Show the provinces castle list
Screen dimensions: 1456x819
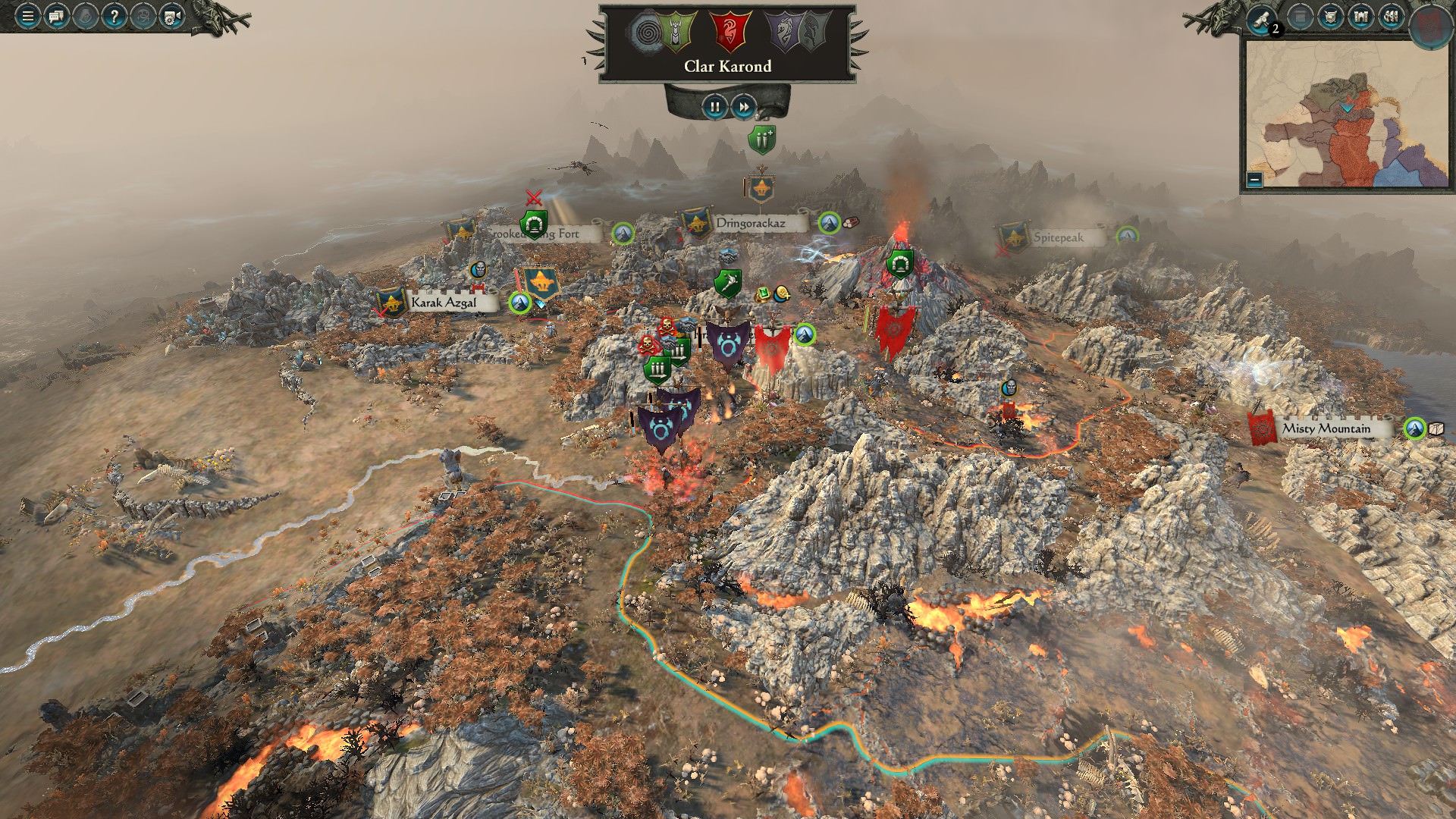(1361, 17)
